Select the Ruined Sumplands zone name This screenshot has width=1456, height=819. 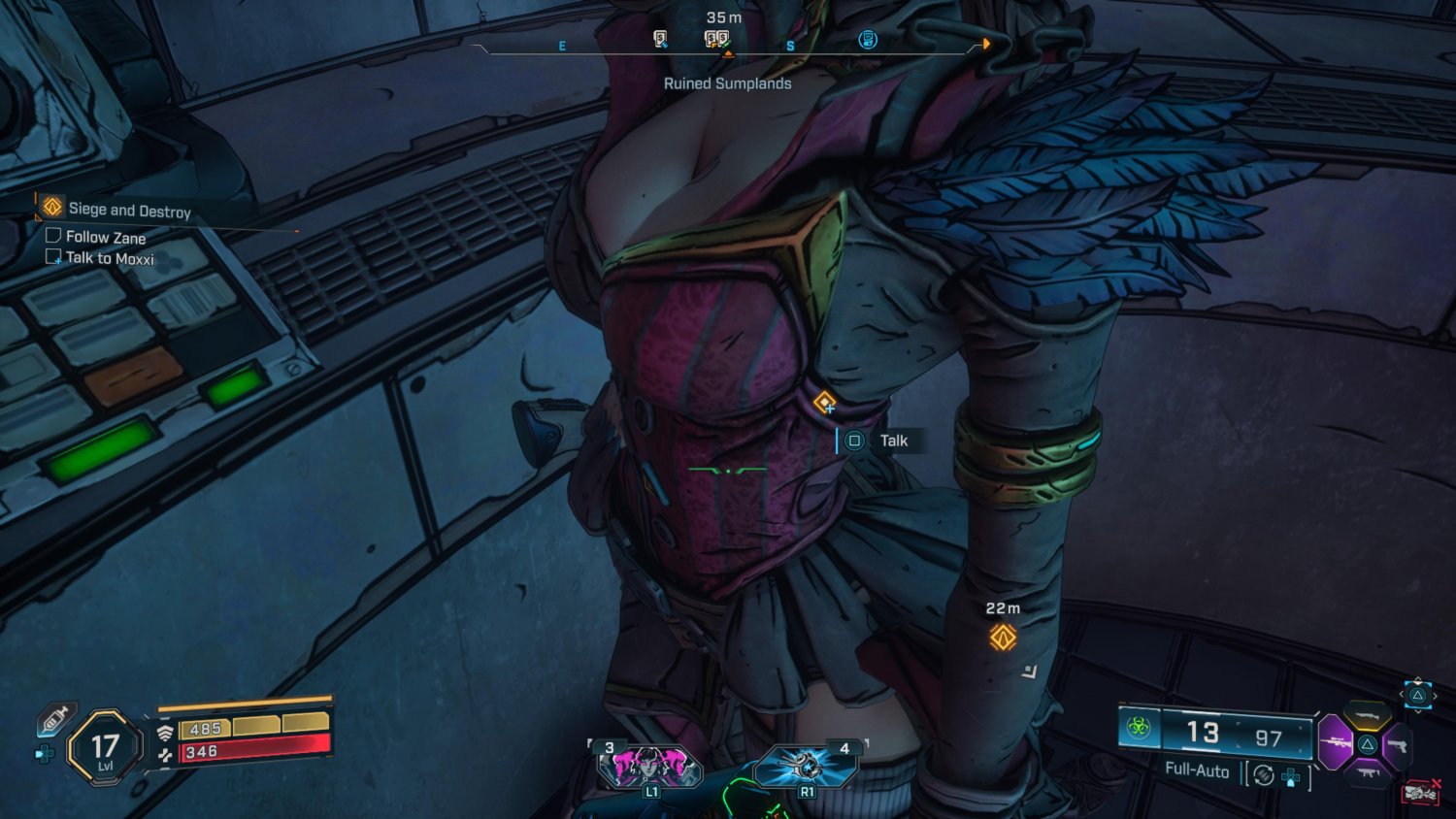(727, 83)
